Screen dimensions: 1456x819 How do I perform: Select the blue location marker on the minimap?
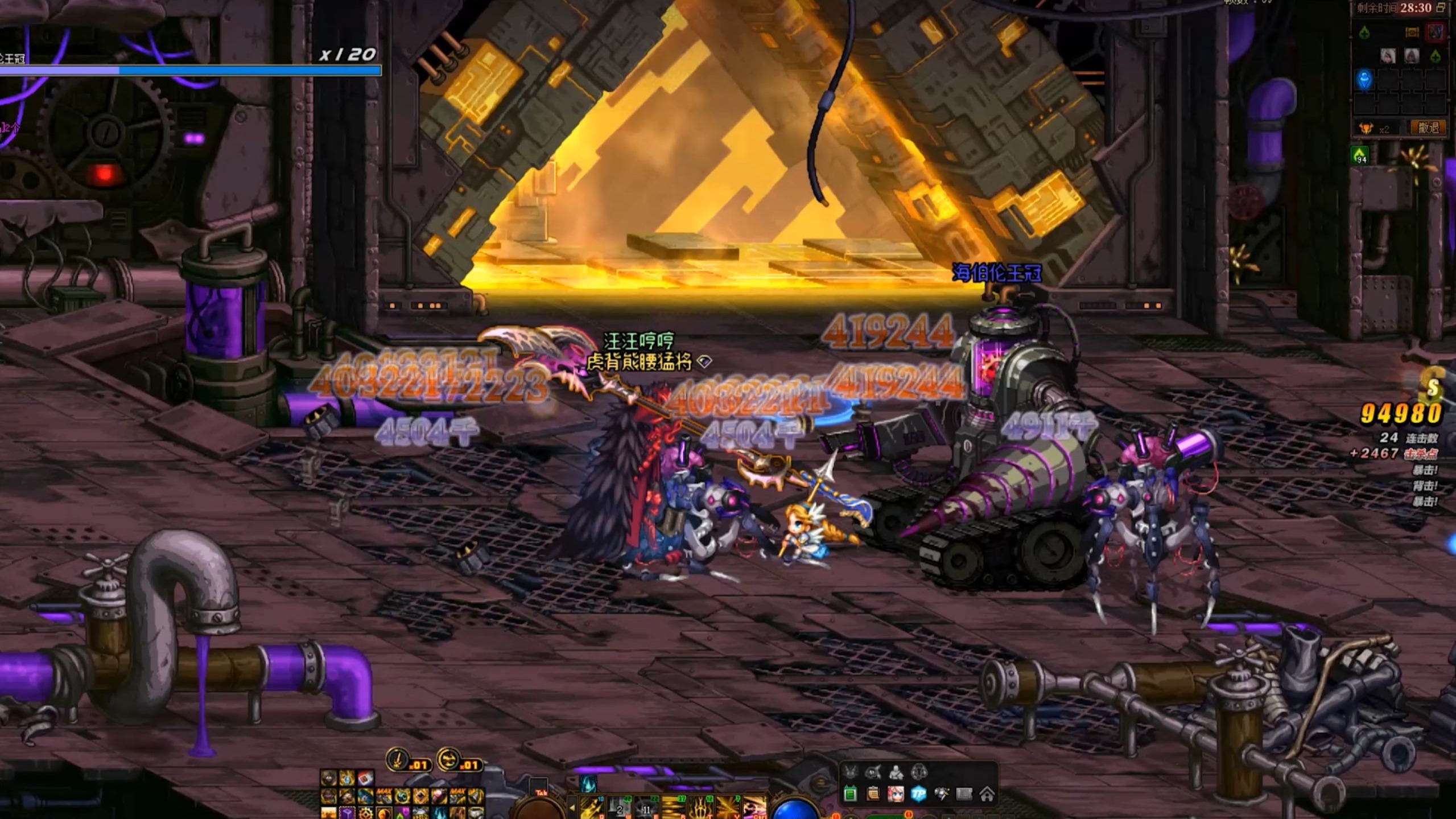(1364, 80)
